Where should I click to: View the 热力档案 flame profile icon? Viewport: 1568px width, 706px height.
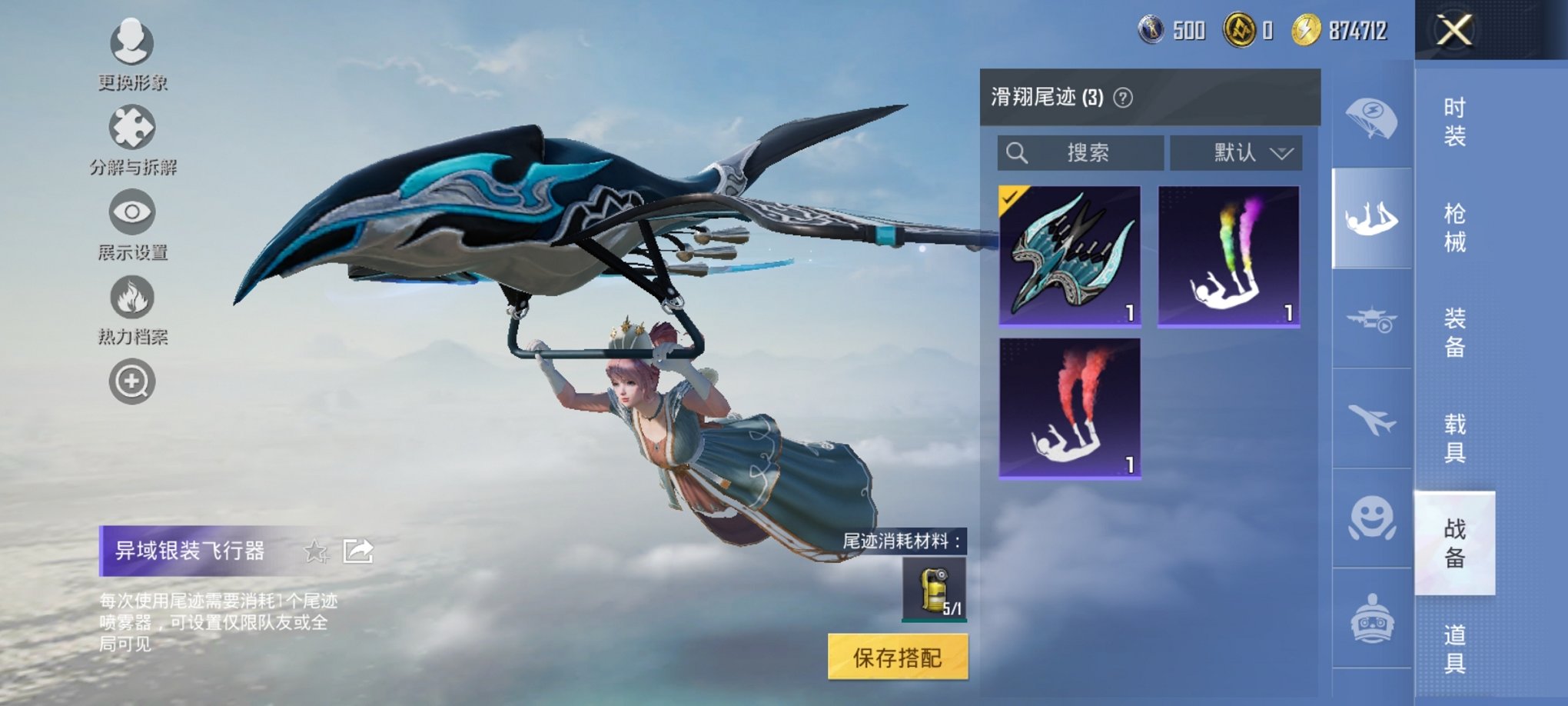click(132, 298)
